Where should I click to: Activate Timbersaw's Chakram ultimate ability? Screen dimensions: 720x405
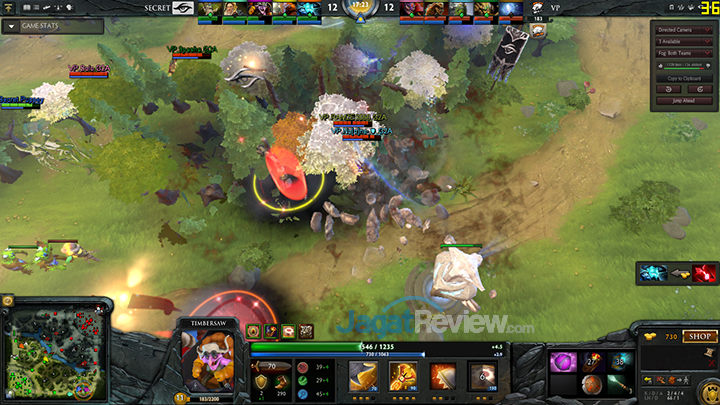coord(482,376)
